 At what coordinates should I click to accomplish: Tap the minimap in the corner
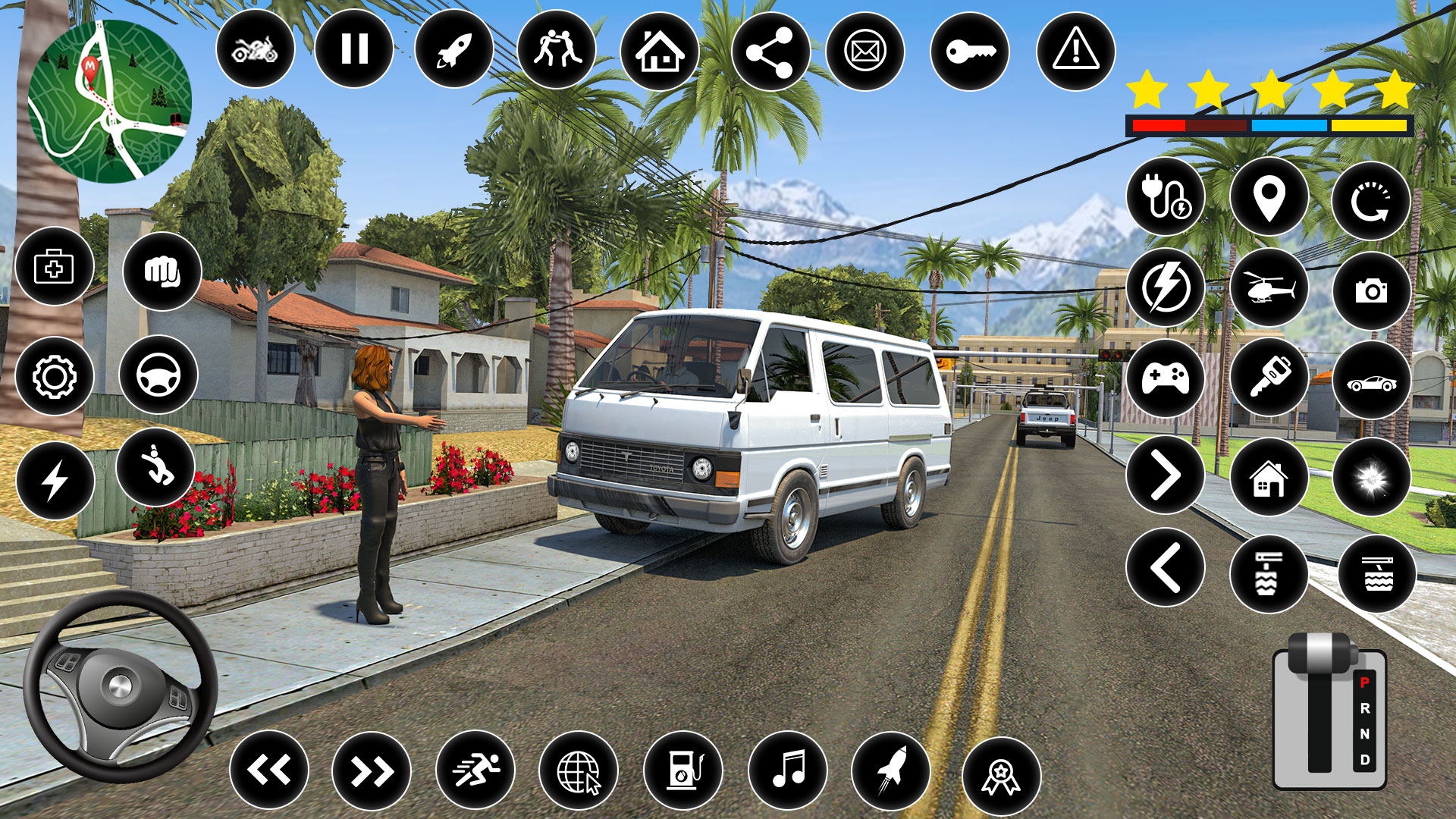114,99
